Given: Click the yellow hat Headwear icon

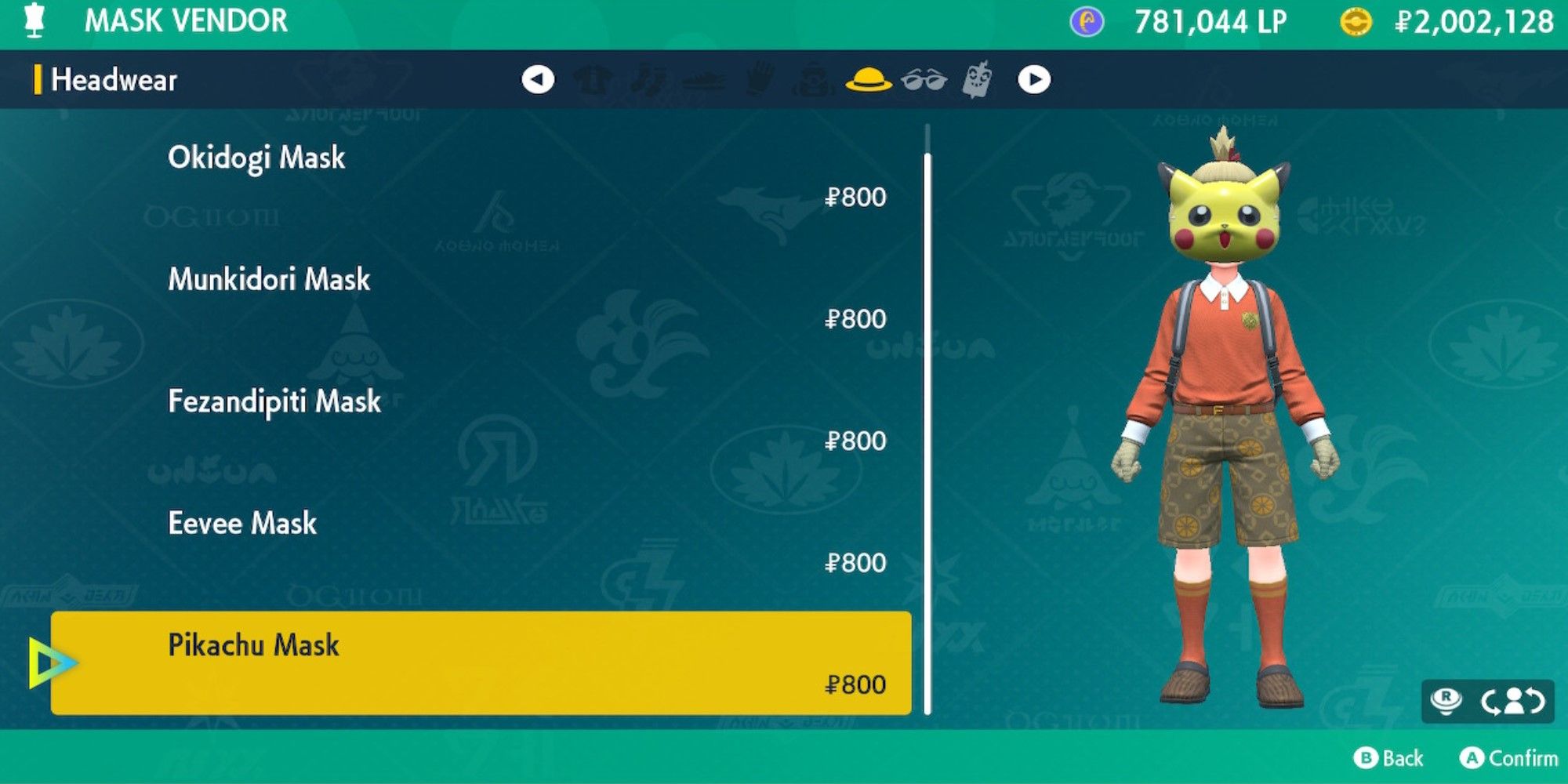Looking at the screenshot, I should 869,79.
